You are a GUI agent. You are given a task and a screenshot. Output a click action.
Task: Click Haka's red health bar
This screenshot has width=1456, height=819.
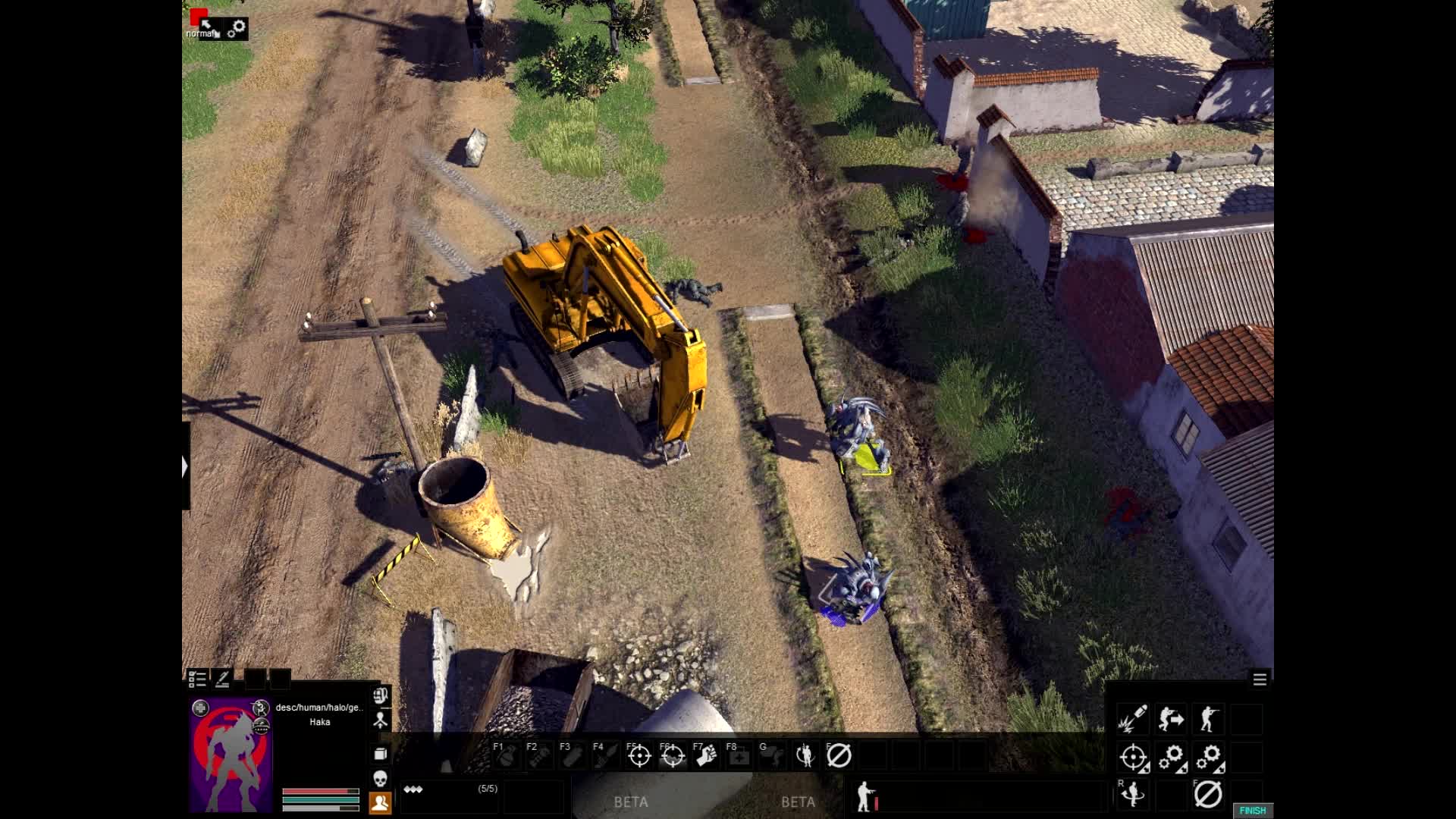[x=315, y=789]
